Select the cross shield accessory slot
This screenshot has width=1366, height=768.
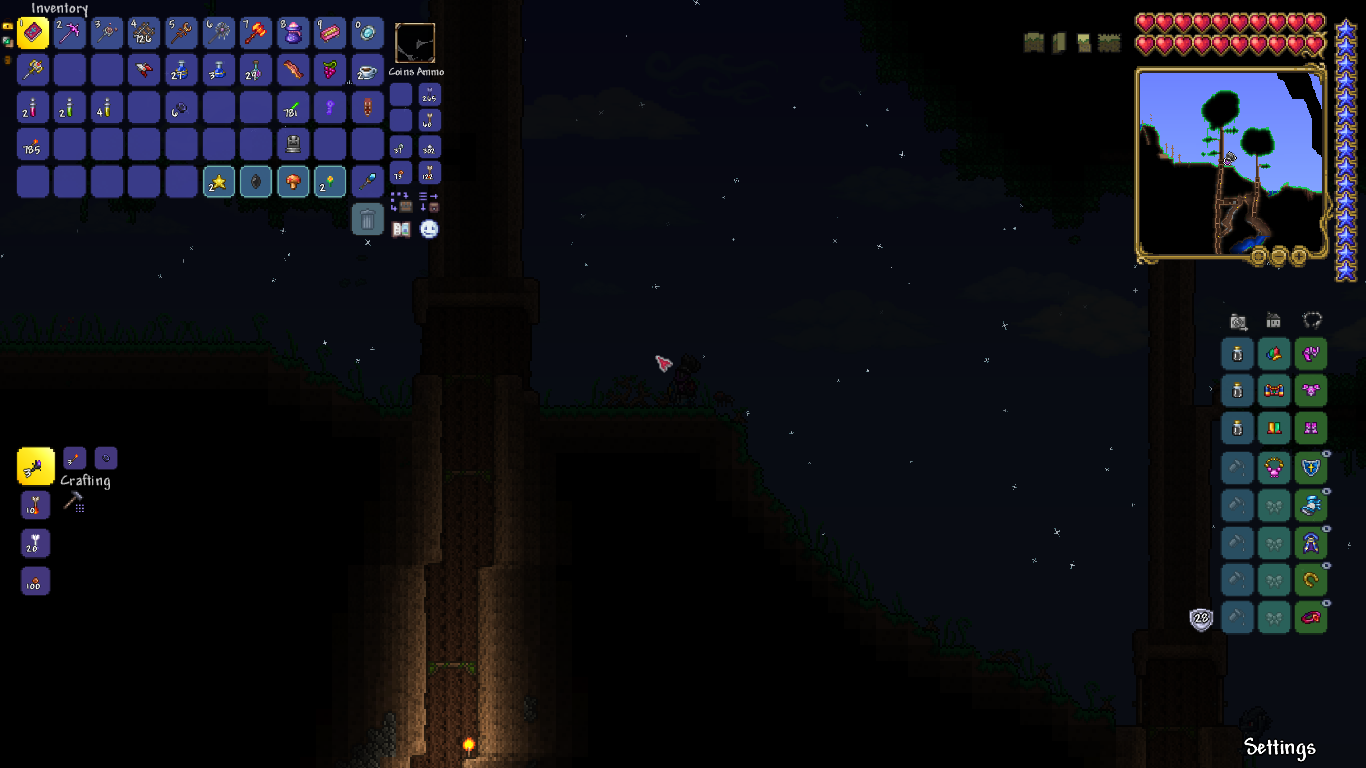1311,467
